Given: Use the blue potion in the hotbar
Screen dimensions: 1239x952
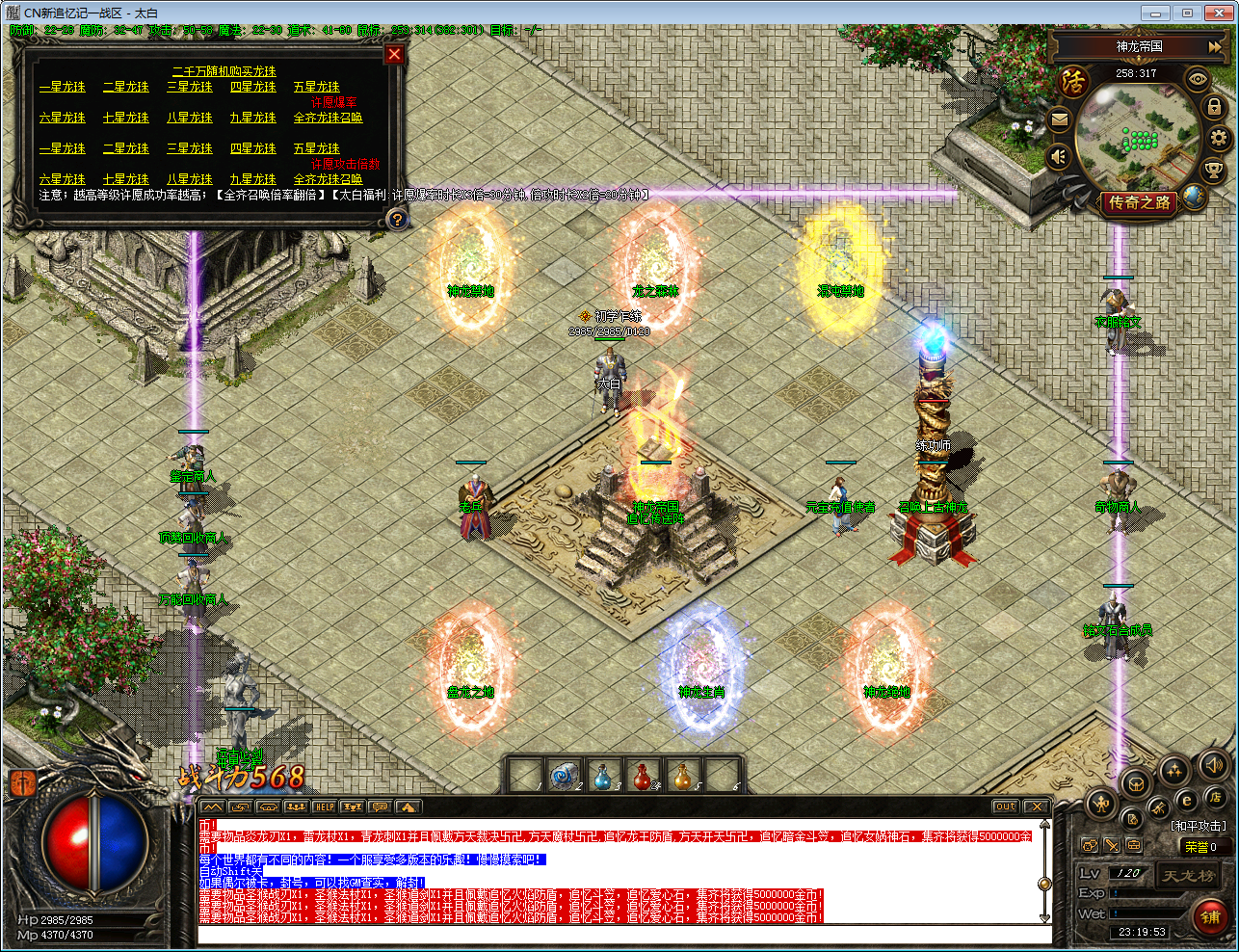Looking at the screenshot, I should point(601,777).
